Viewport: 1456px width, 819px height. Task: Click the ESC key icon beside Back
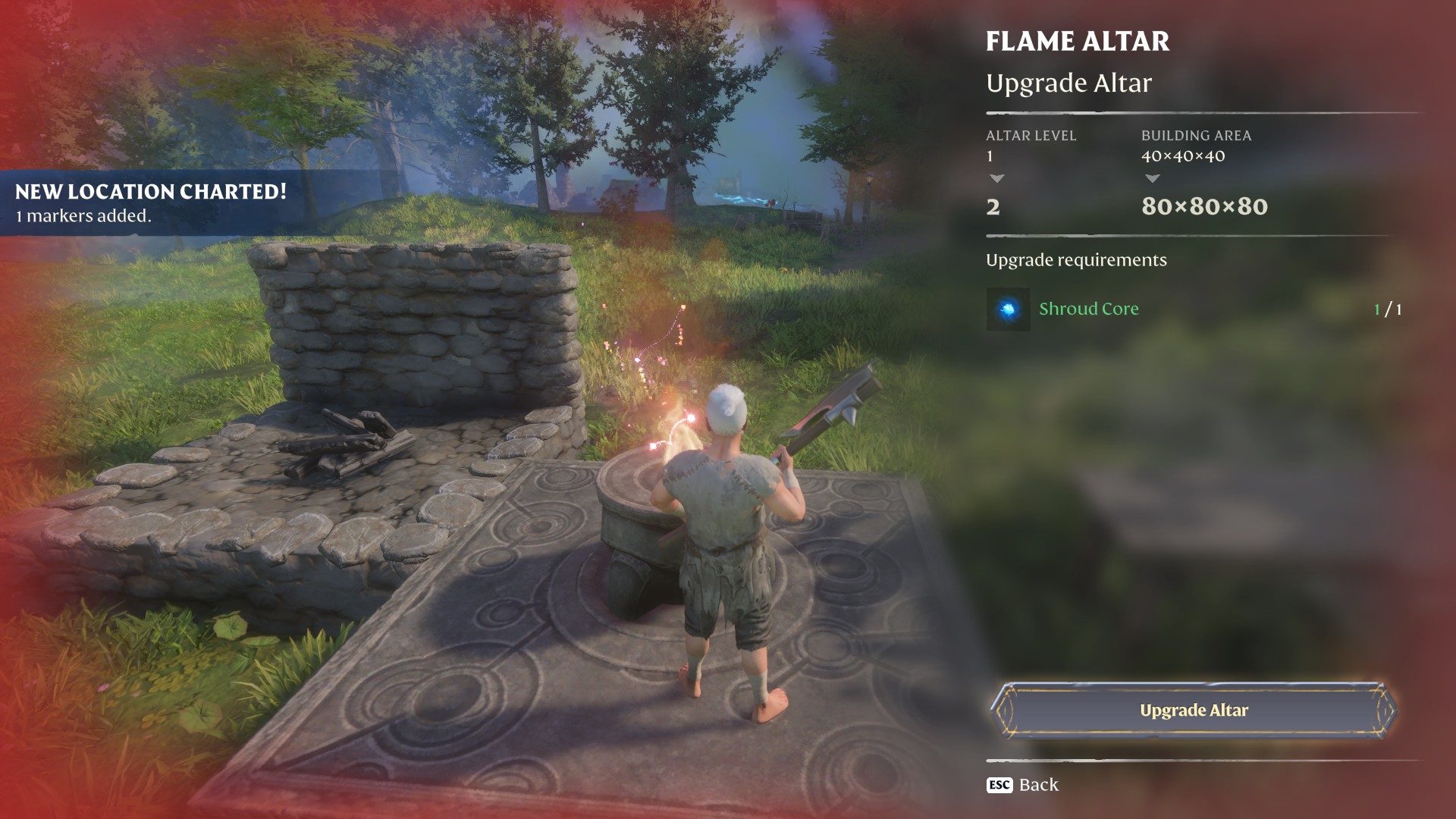(998, 786)
